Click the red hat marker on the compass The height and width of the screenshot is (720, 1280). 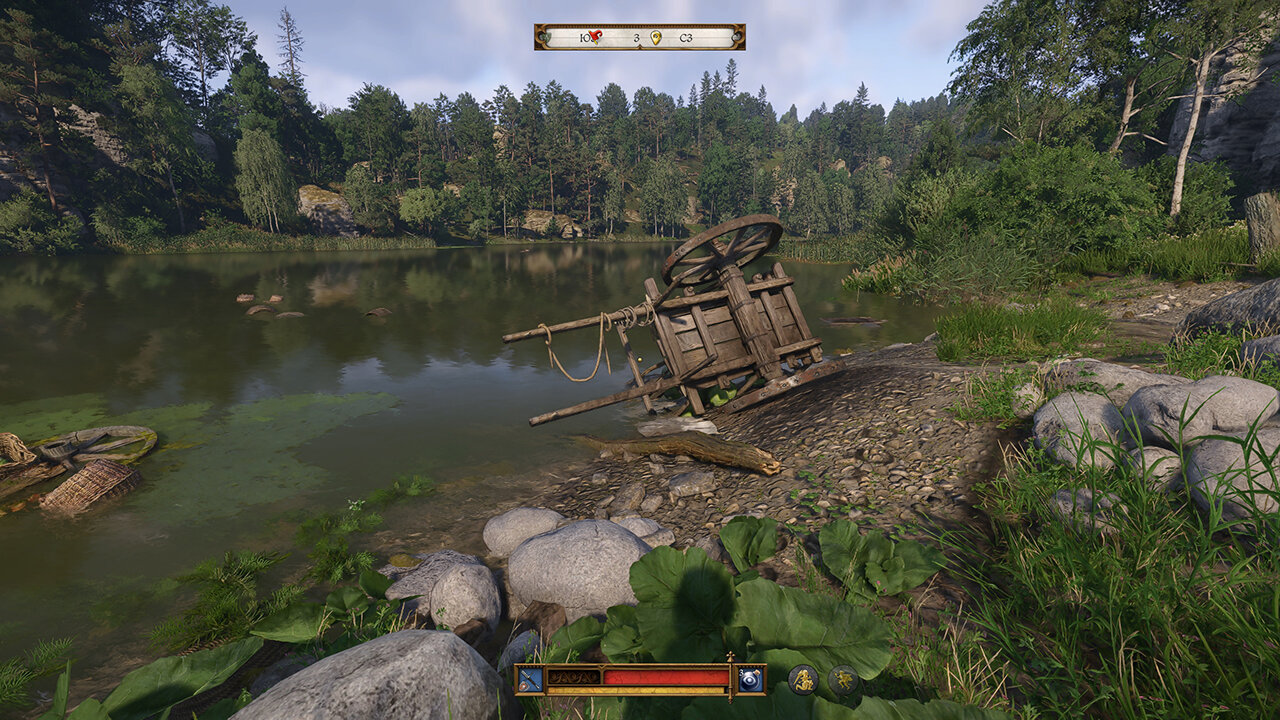tap(595, 37)
